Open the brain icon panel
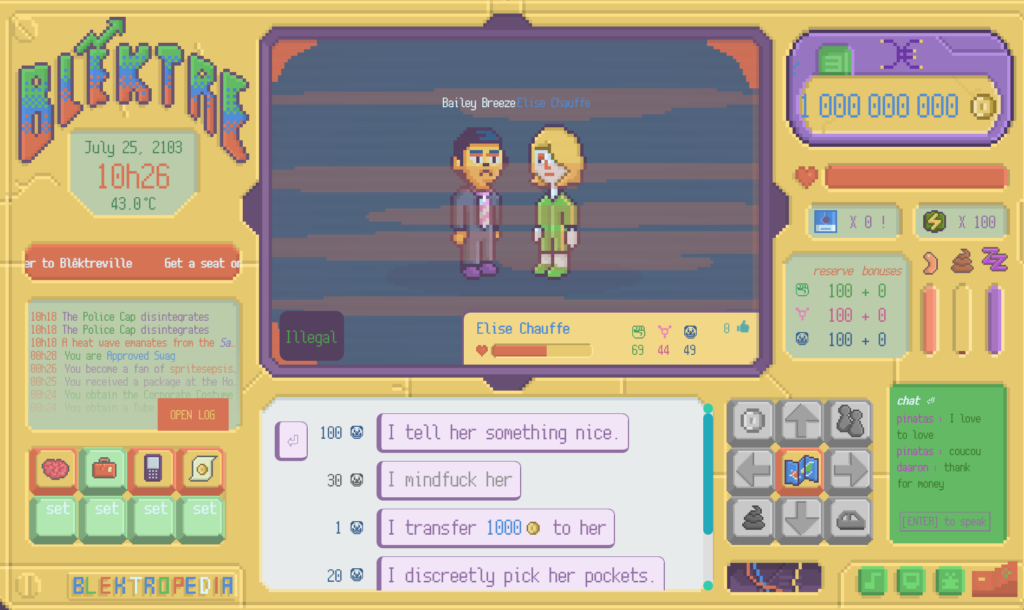This screenshot has height=610, width=1024. 58,469
